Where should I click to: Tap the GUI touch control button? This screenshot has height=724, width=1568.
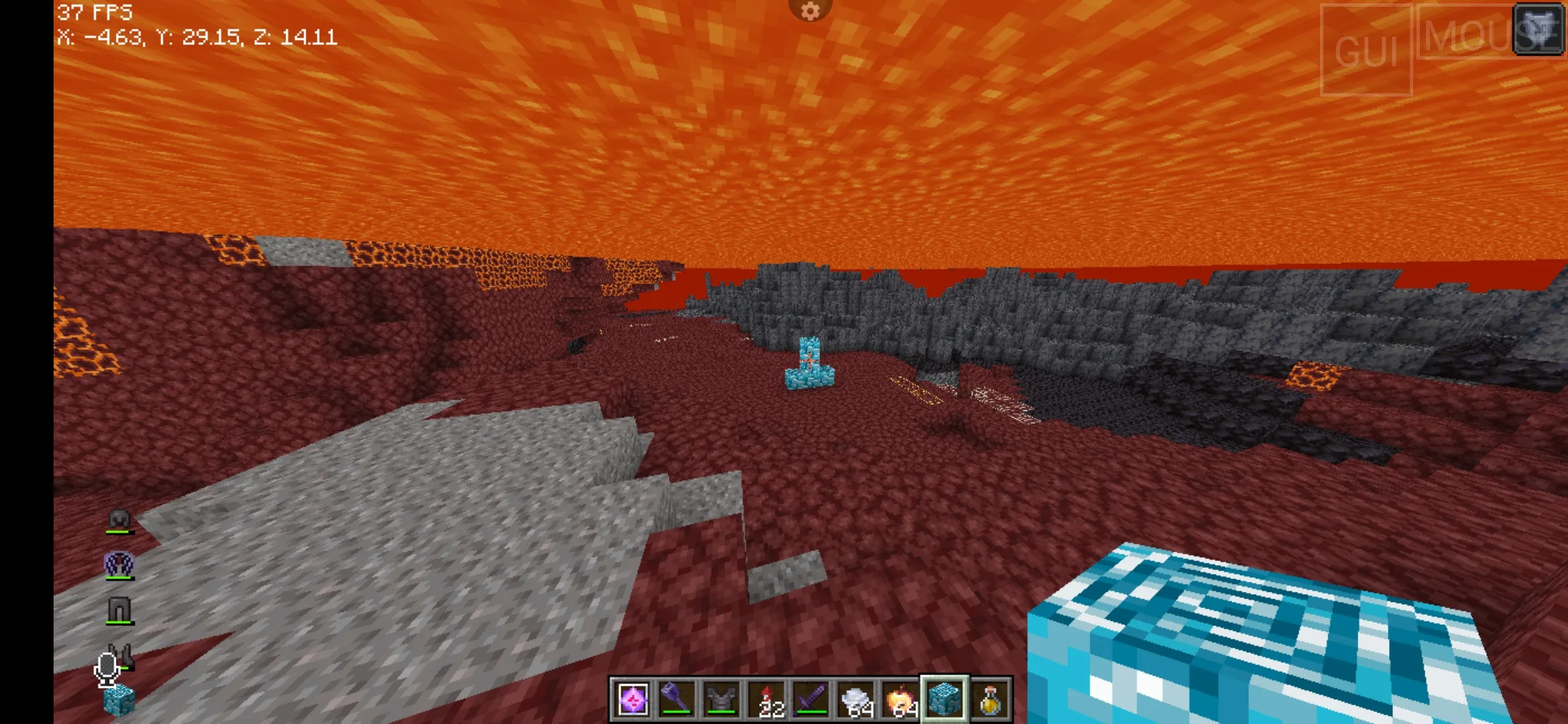(1366, 50)
